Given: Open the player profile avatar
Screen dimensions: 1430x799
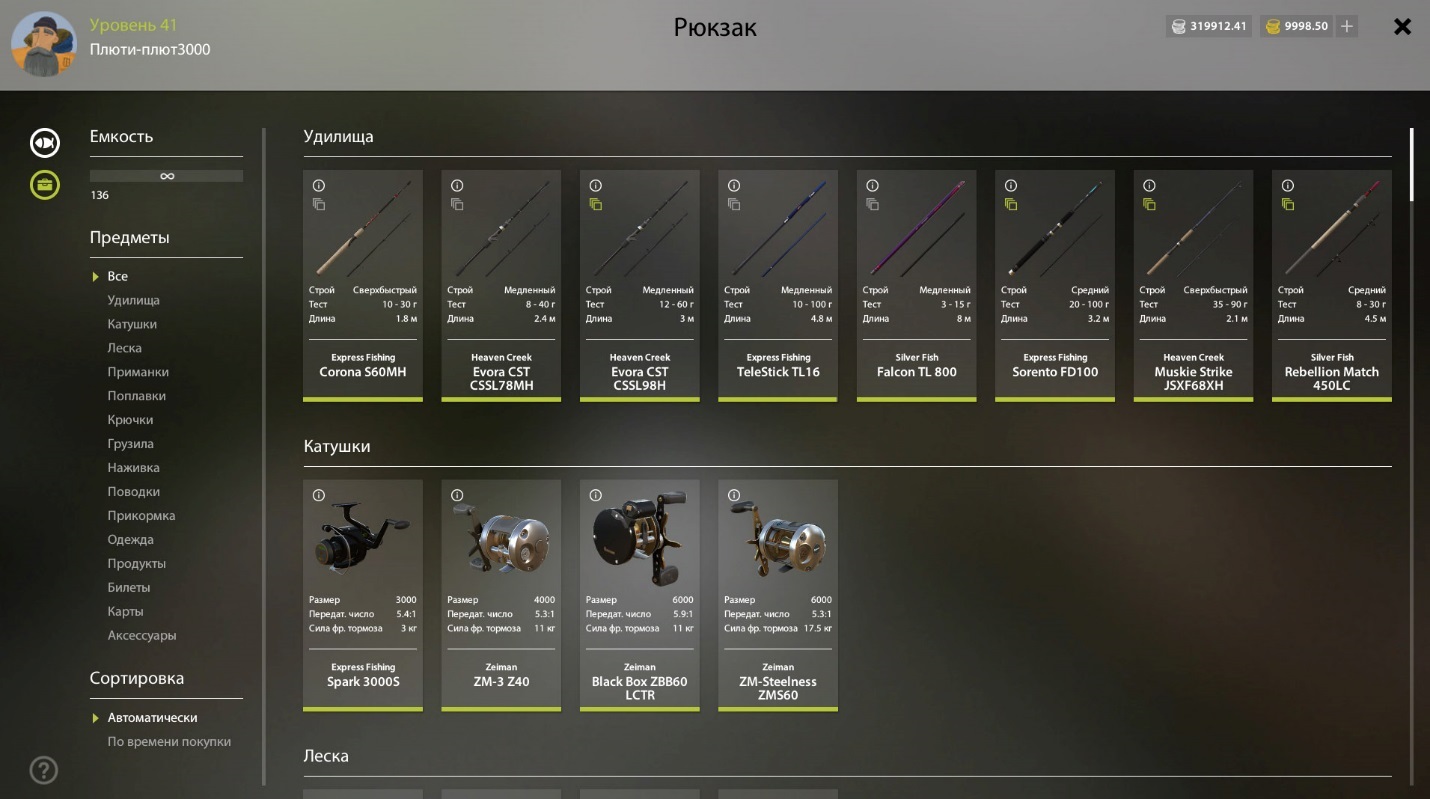Looking at the screenshot, I should 44,43.
